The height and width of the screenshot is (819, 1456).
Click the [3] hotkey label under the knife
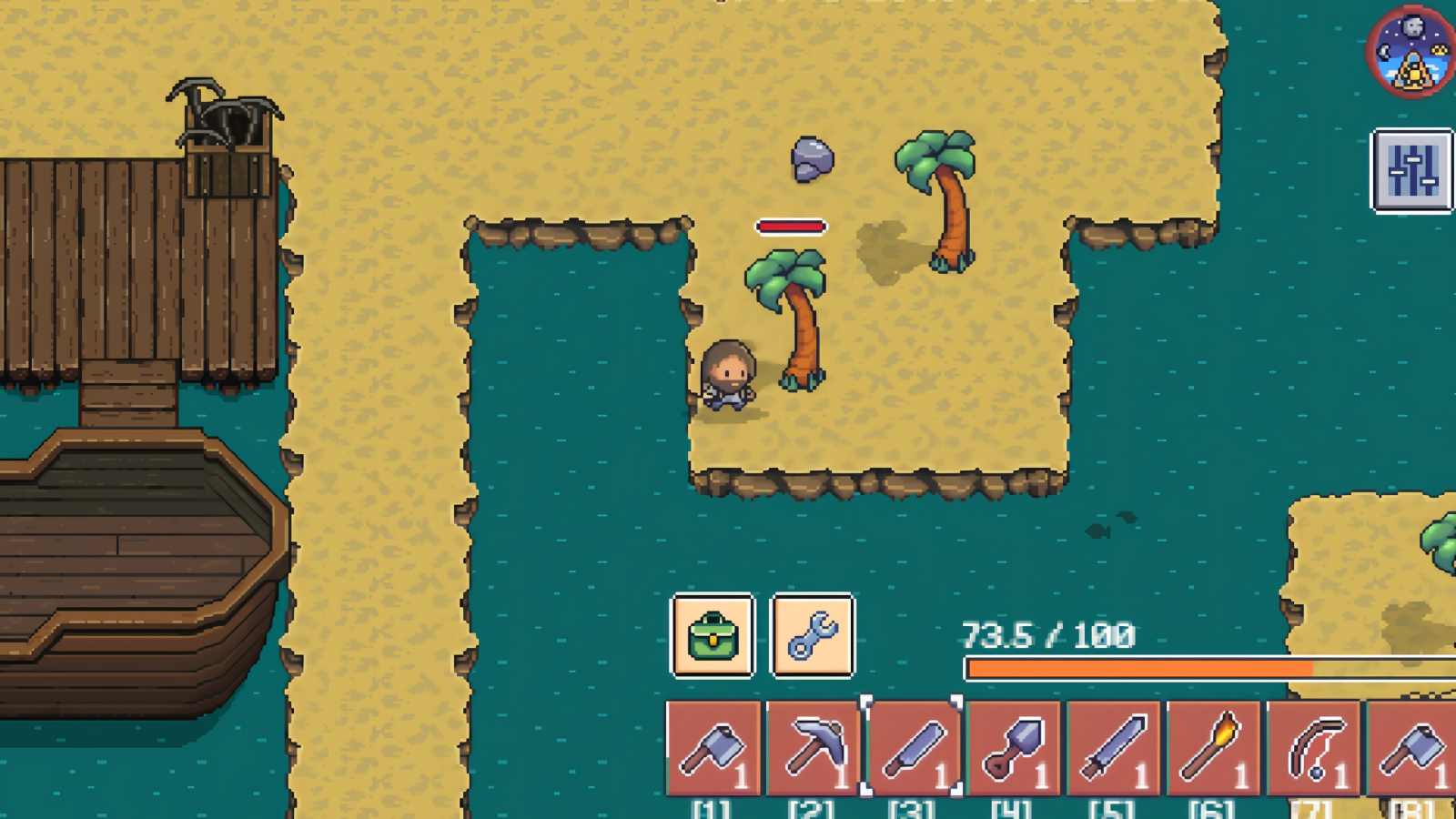point(912,807)
